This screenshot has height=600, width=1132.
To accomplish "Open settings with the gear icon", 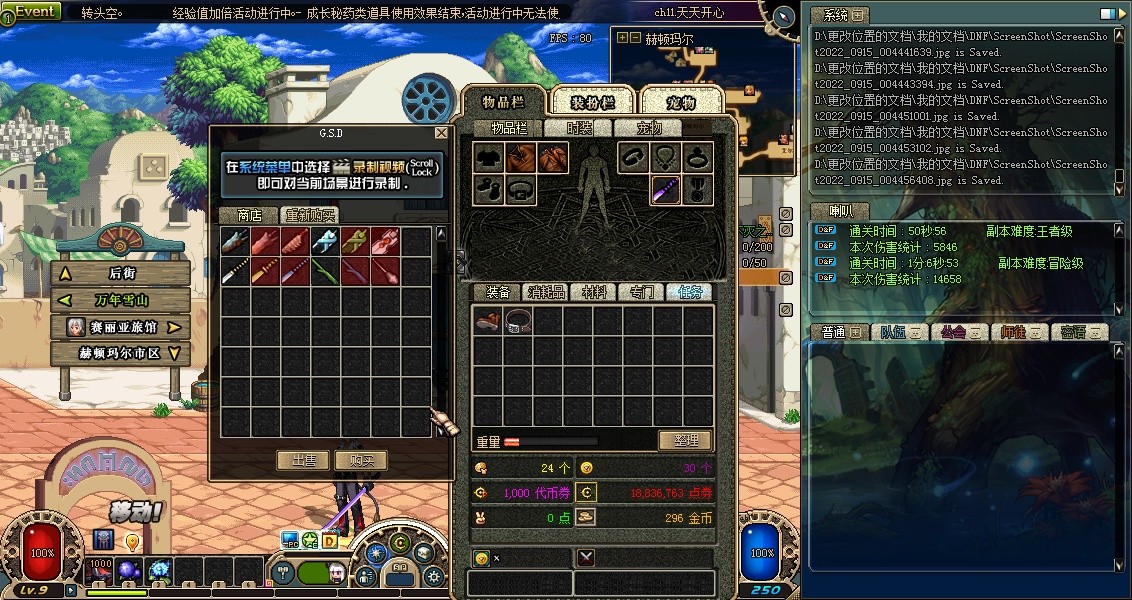I will (433, 576).
